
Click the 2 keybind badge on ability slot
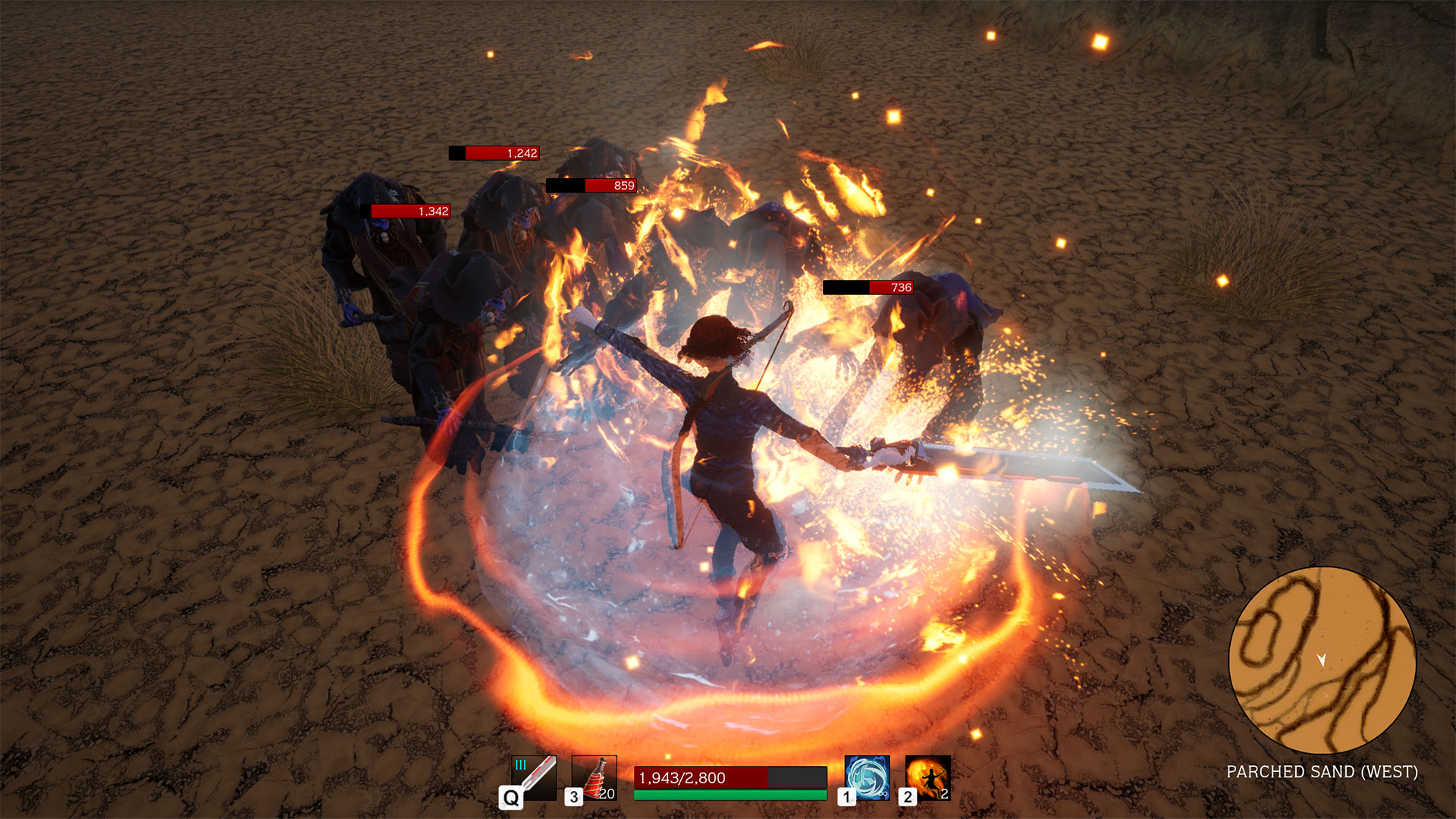pyautogui.click(x=908, y=795)
